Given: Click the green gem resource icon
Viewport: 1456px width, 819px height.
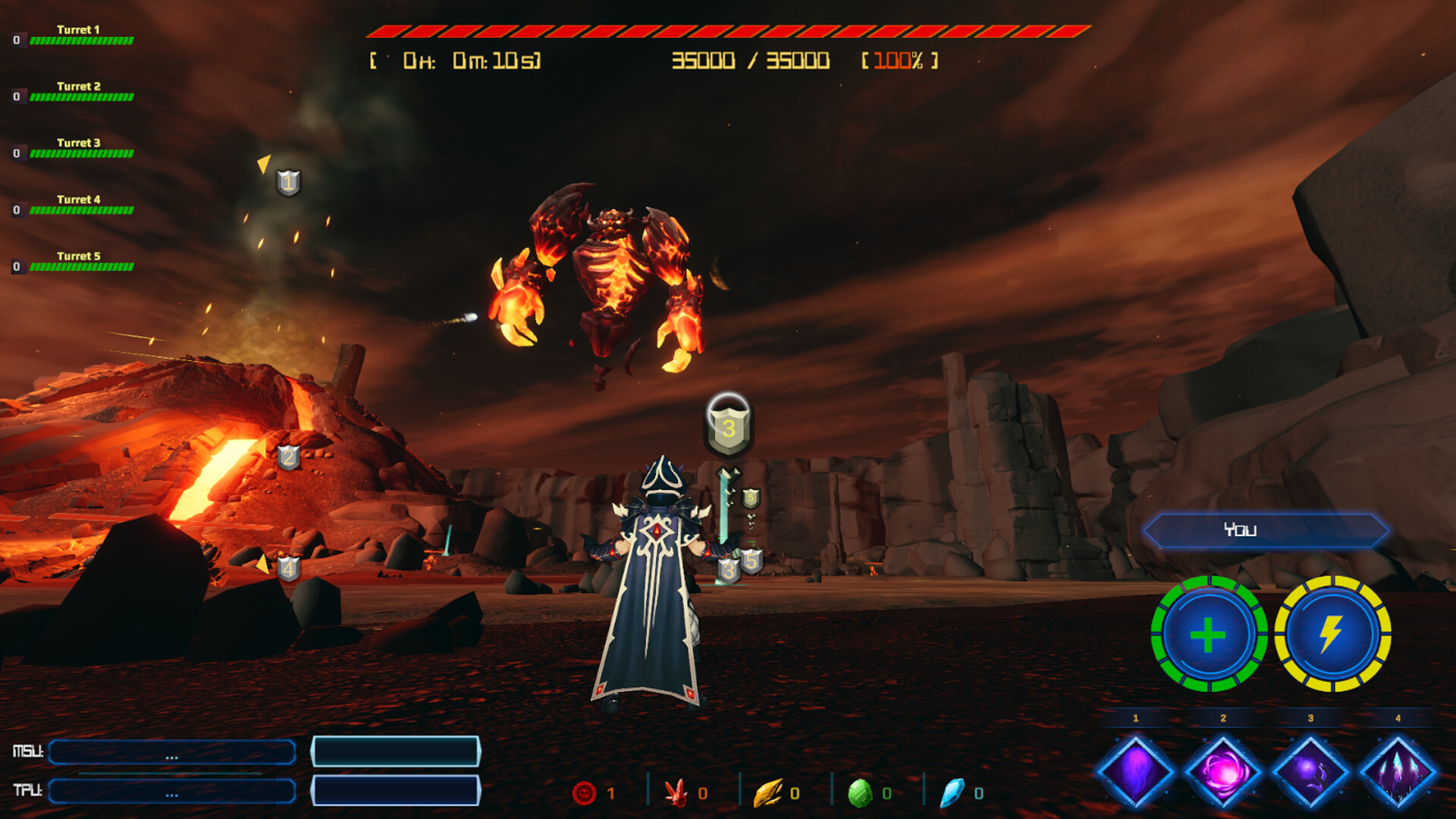Looking at the screenshot, I should [859, 792].
